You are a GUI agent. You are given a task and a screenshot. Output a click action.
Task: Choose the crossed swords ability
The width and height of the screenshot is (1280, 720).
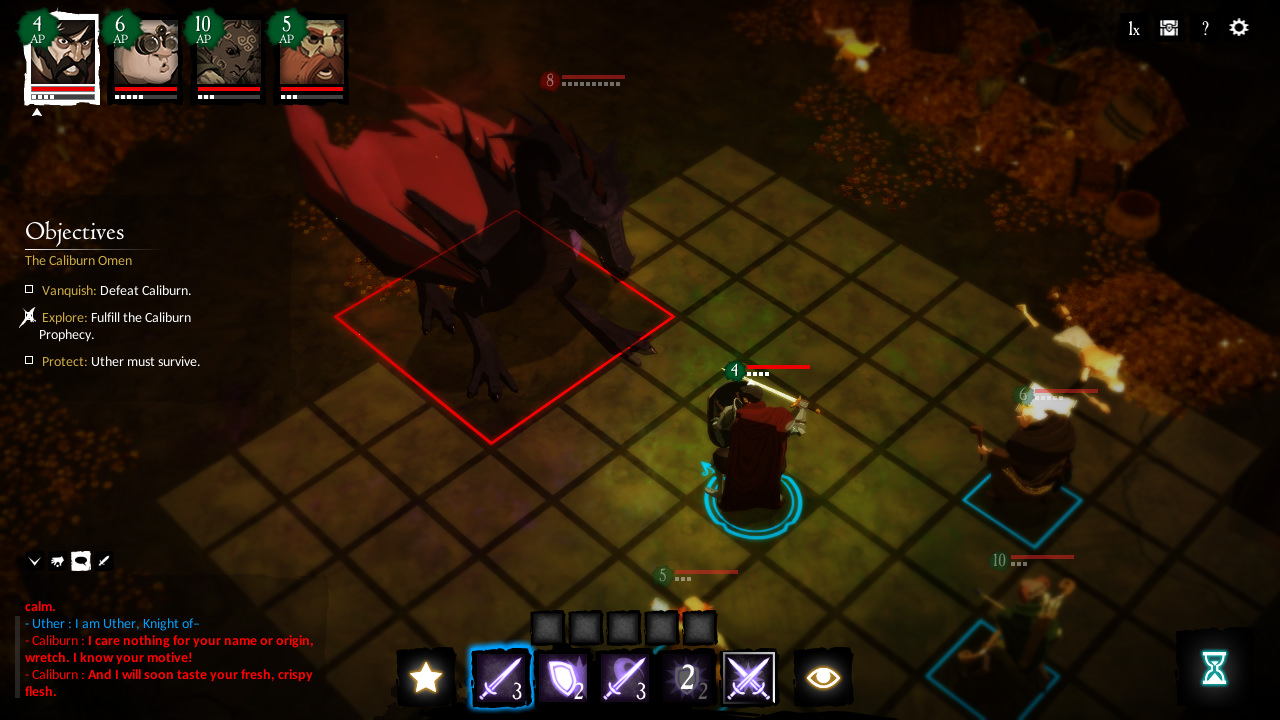(x=749, y=677)
